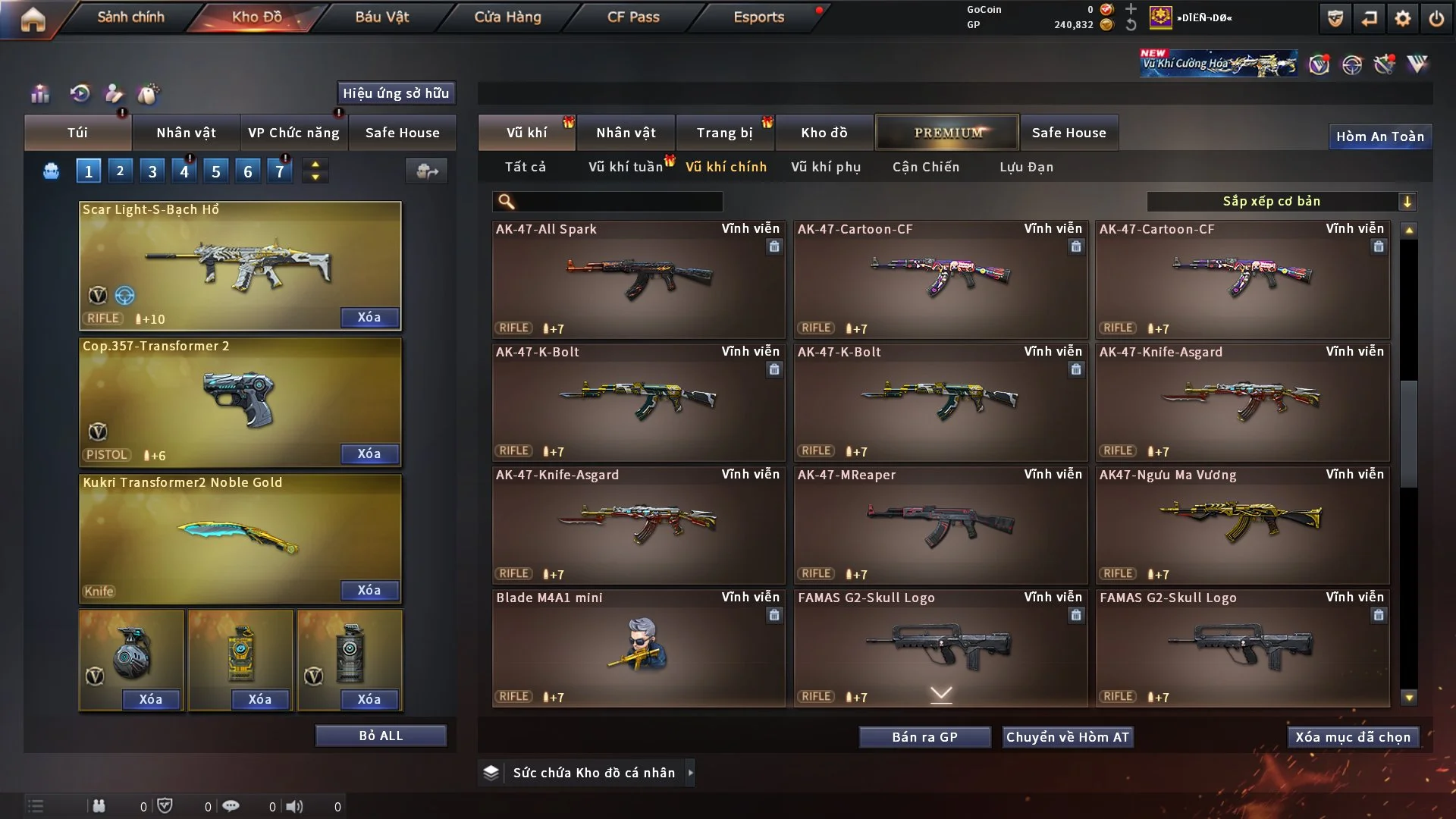Click Chuyển về Hòm AT
Viewport: 1456px width, 819px height.
1067,737
